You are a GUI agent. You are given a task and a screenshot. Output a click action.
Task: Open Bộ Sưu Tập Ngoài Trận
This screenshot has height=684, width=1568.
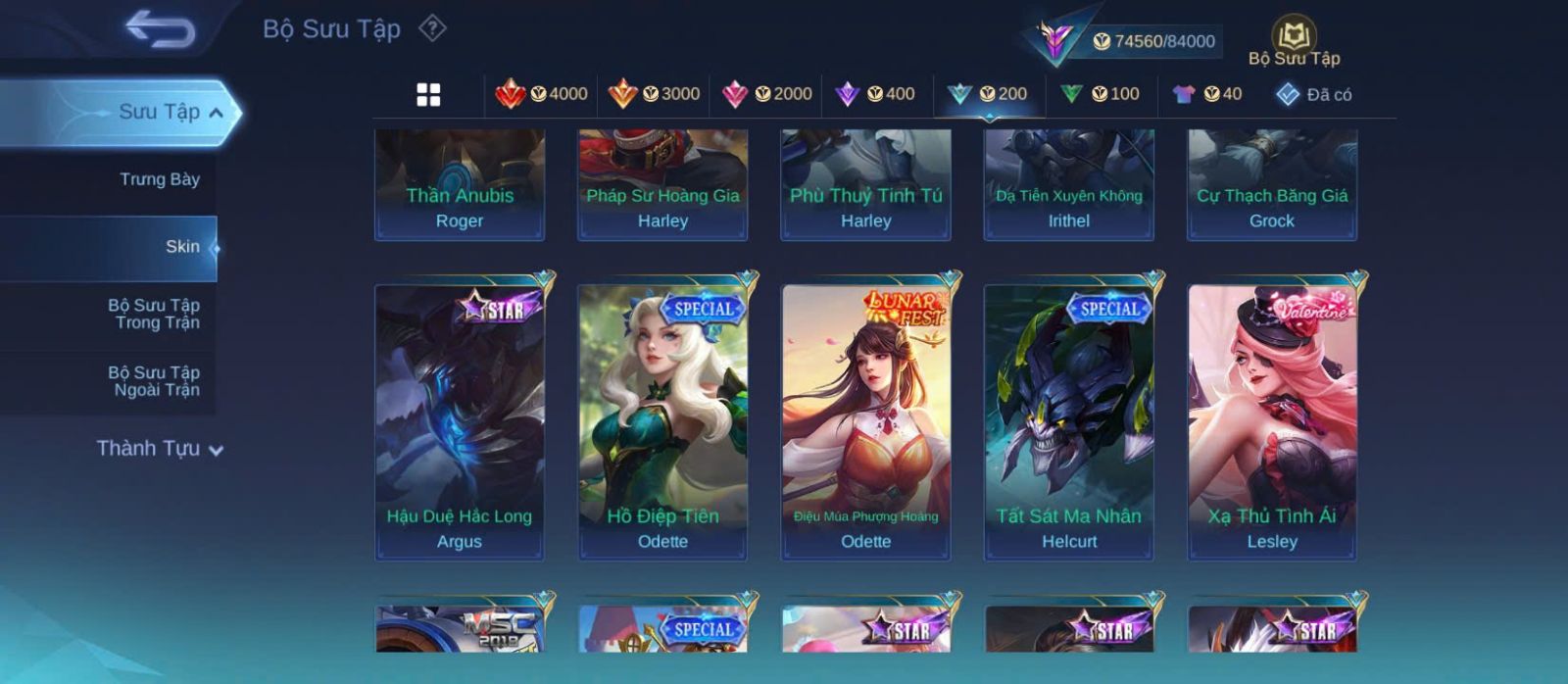click(x=155, y=381)
